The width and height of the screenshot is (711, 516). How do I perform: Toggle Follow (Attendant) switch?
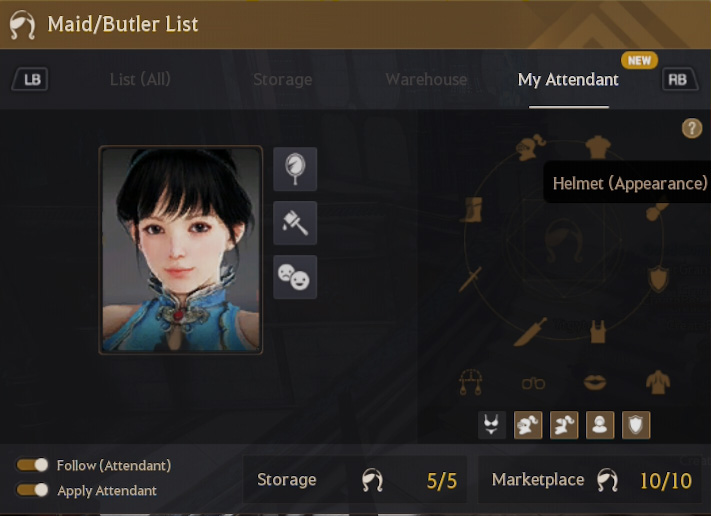pyautogui.click(x=33, y=465)
